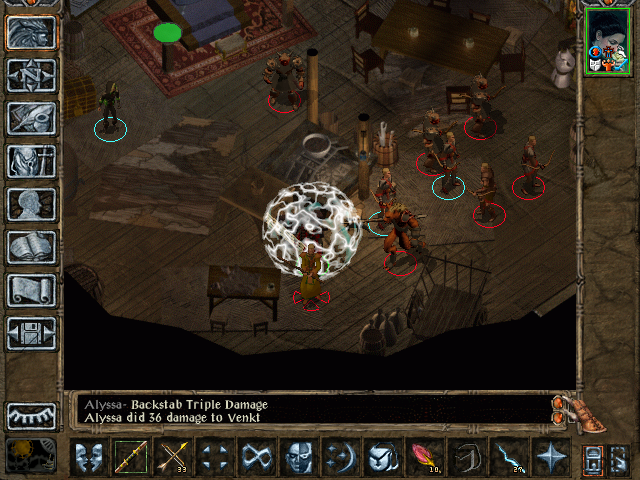Show the character record (head bust icon)
The width and height of the screenshot is (640, 480).
point(32,204)
